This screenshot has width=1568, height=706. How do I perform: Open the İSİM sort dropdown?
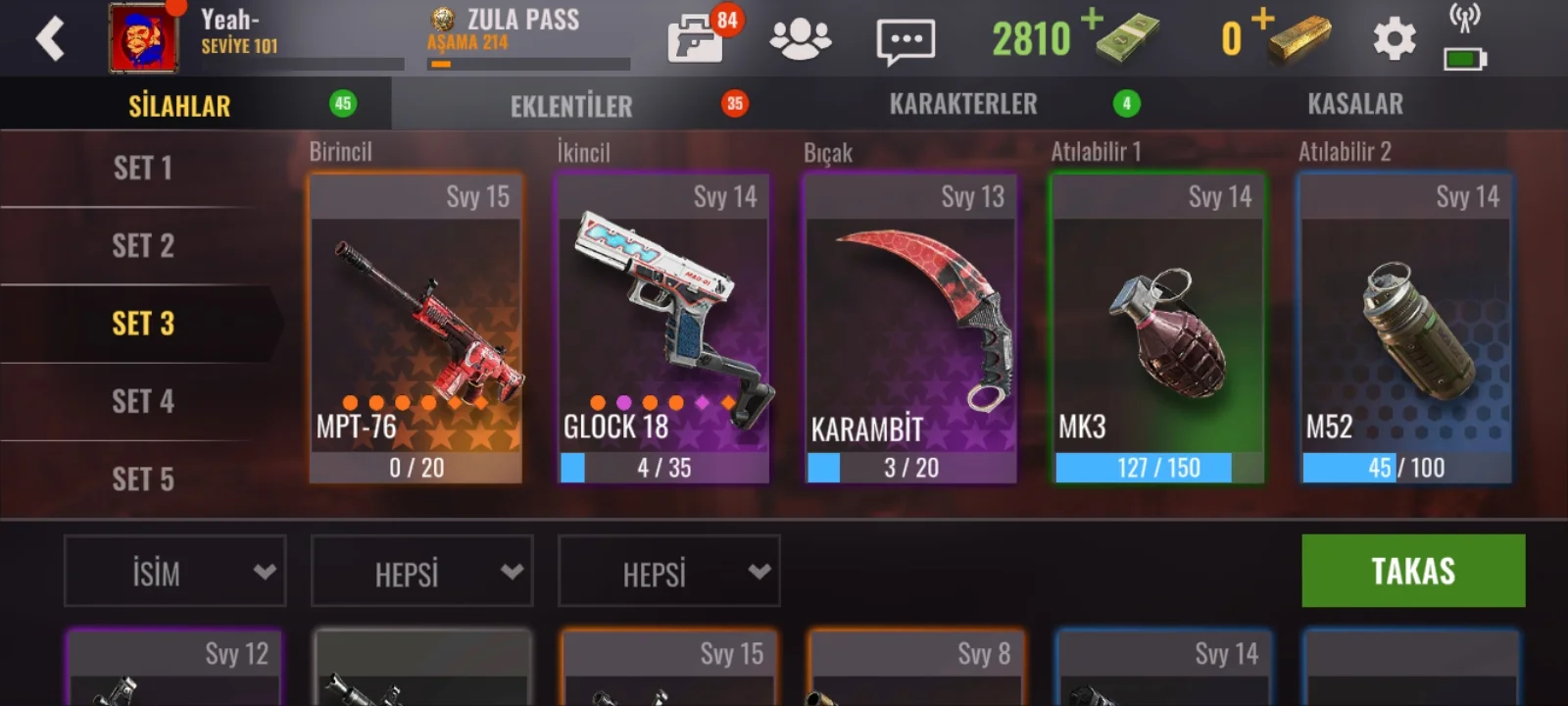[175, 572]
